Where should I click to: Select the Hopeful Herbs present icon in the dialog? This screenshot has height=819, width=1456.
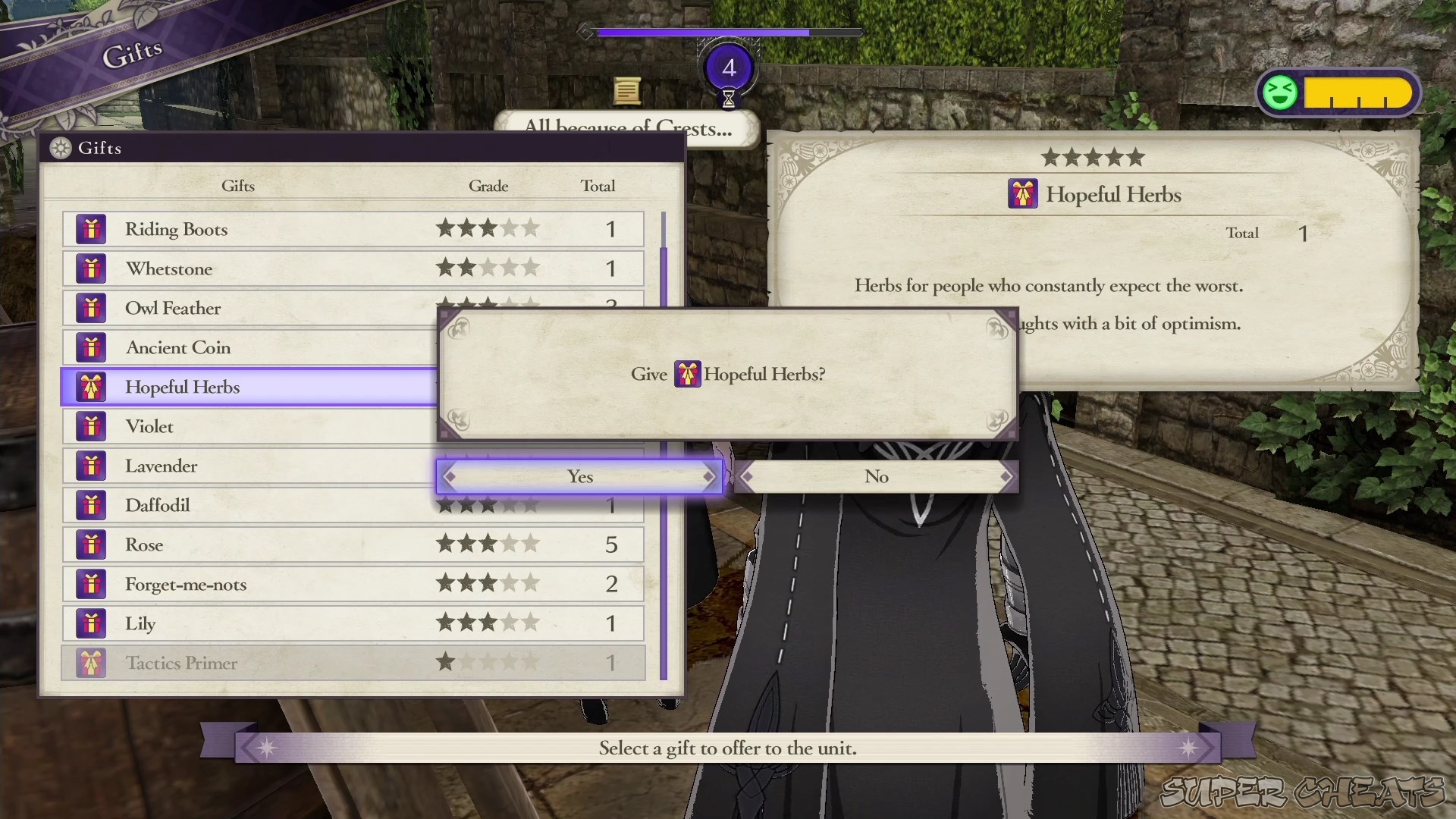(687, 374)
